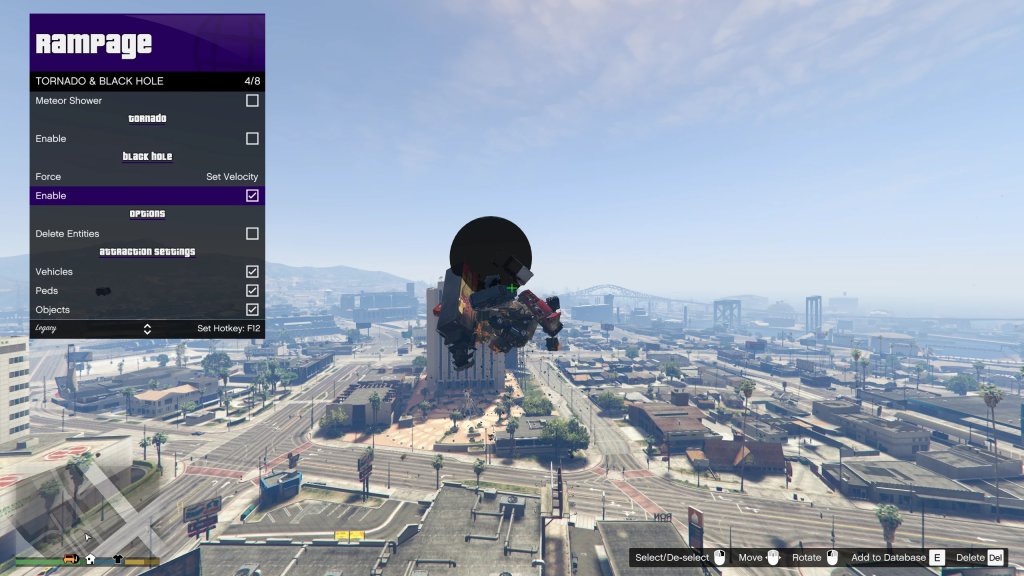
Task: Click the up-down arrows in the menu footer
Action: coord(147,329)
